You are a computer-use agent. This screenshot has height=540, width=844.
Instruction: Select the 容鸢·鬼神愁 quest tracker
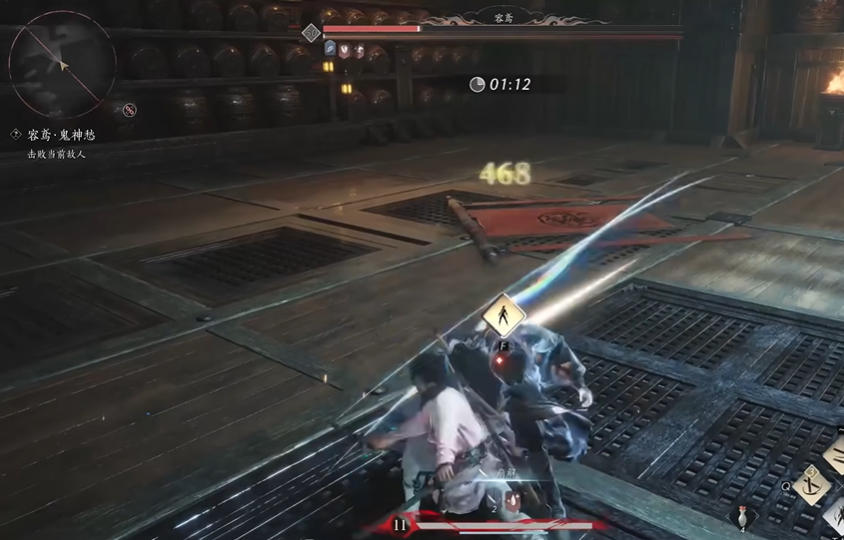[x=61, y=135]
